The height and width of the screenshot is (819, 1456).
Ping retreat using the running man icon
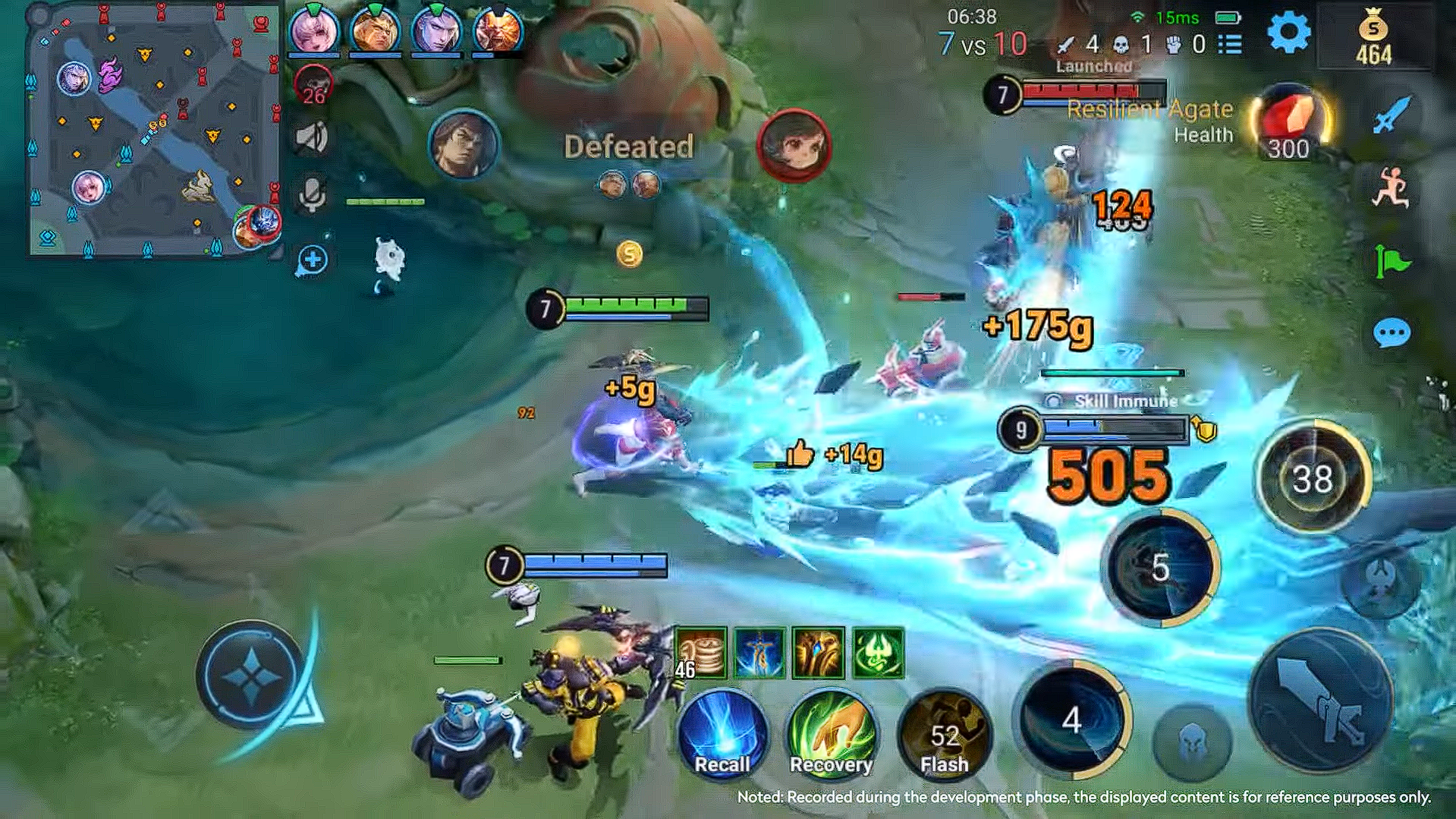(1393, 187)
